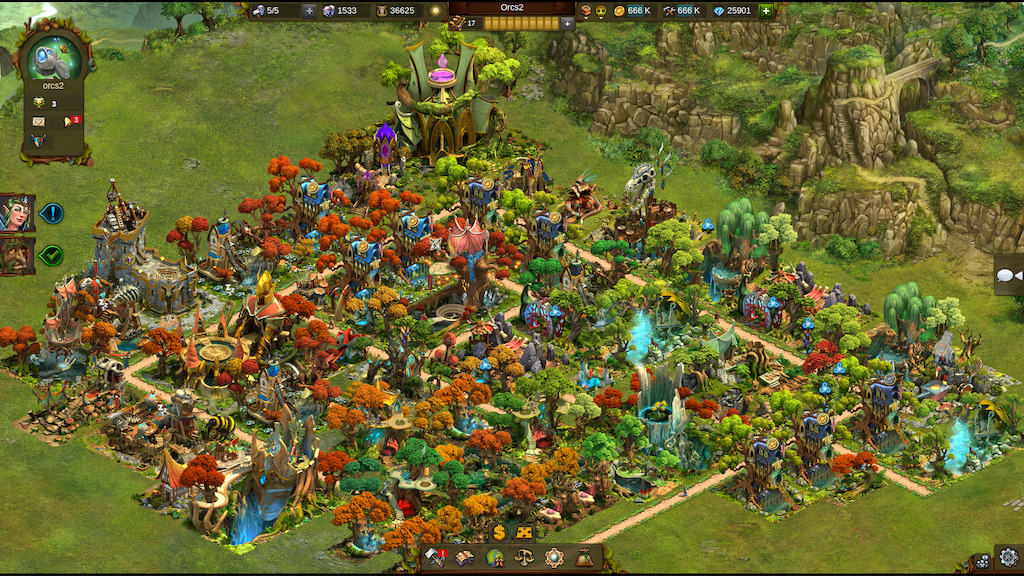The image size is (1024, 576).
Task: Add knowledge points with the plus button
Action: tap(568, 23)
